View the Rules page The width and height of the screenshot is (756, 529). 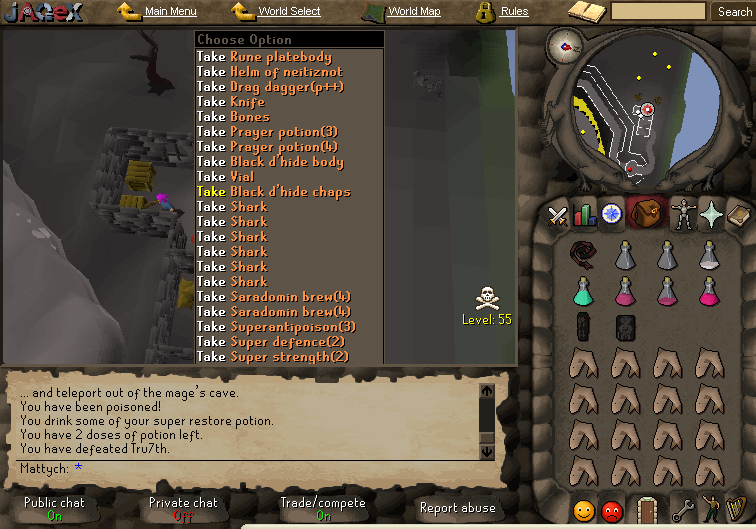(514, 12)
